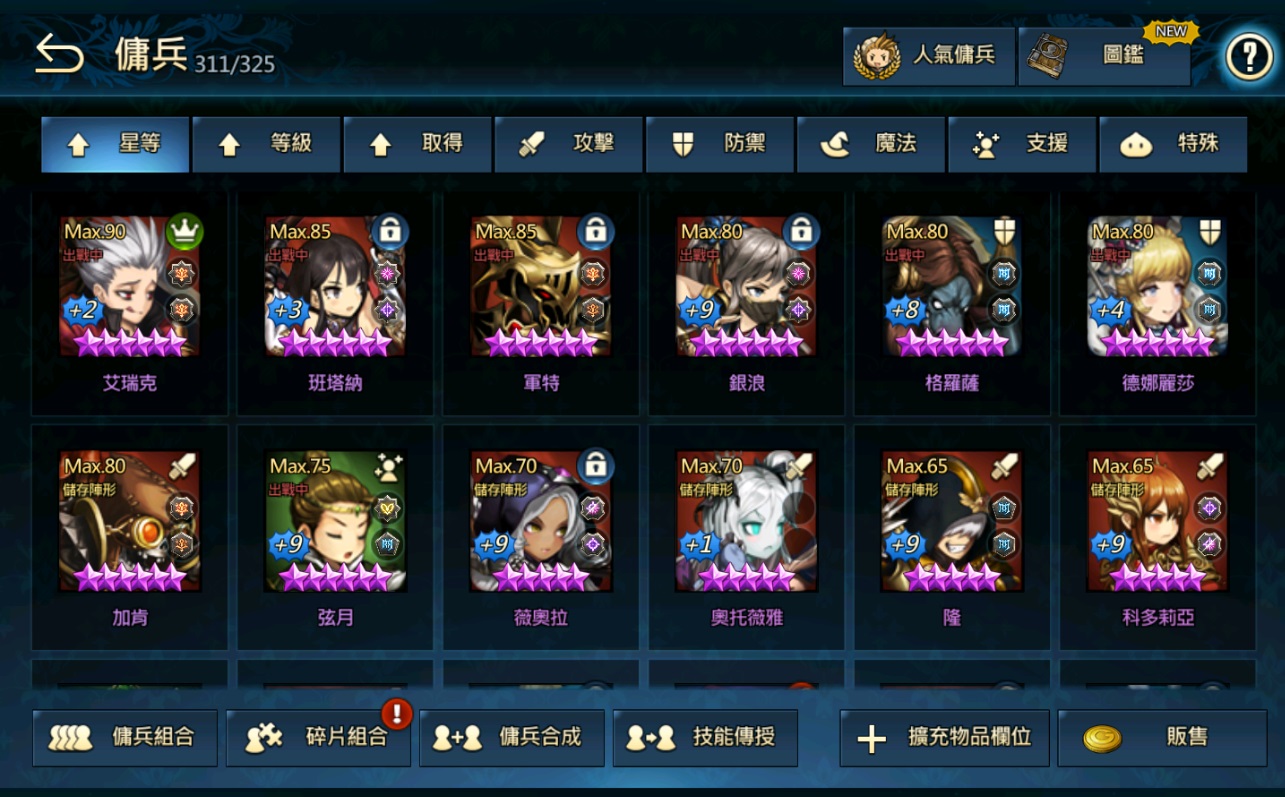The image size is (1285, 797).
Task: Go back using the return arrow
Action: coord(59,55)
